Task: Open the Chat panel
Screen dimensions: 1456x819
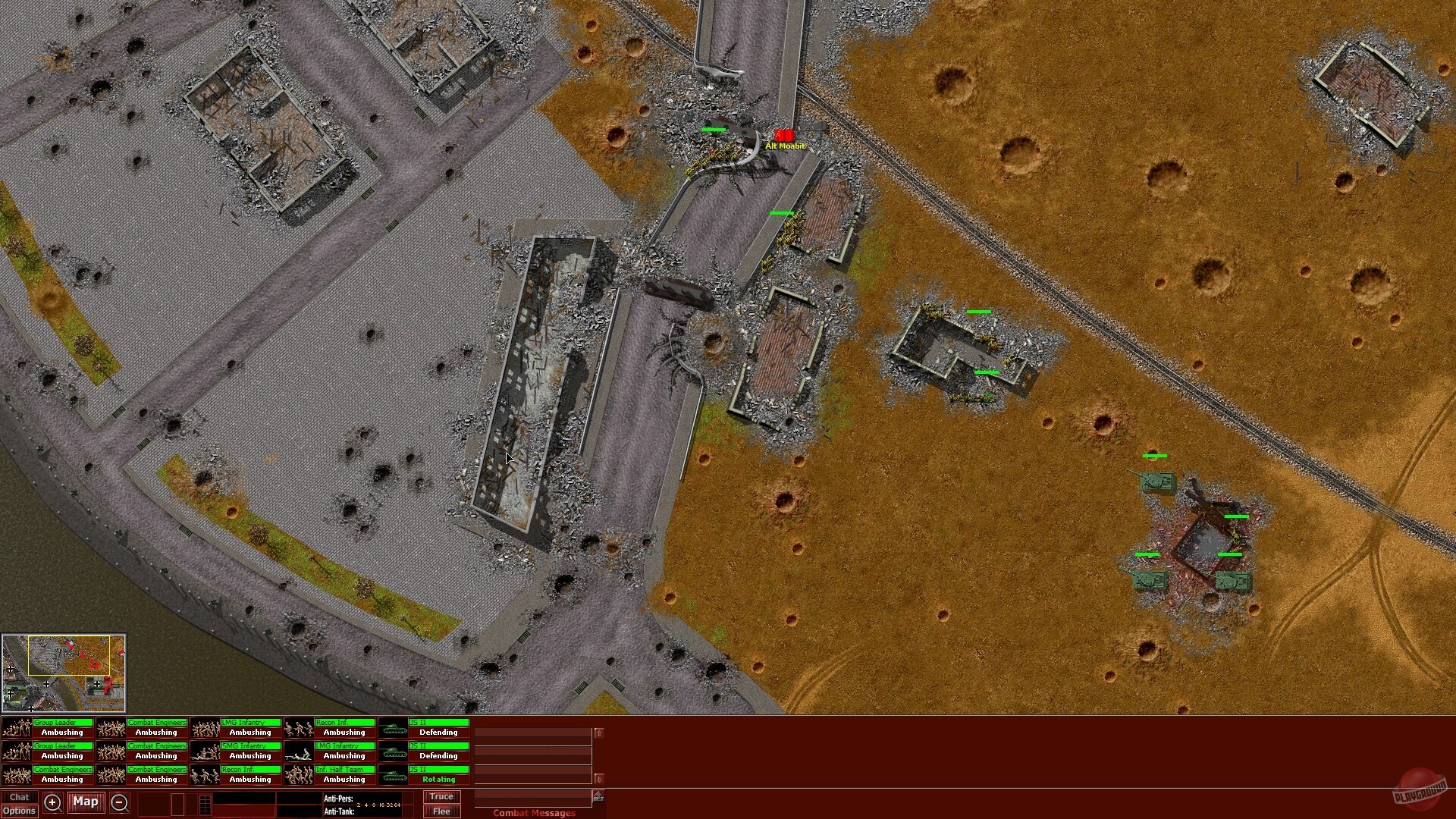Action: point(20,796)
